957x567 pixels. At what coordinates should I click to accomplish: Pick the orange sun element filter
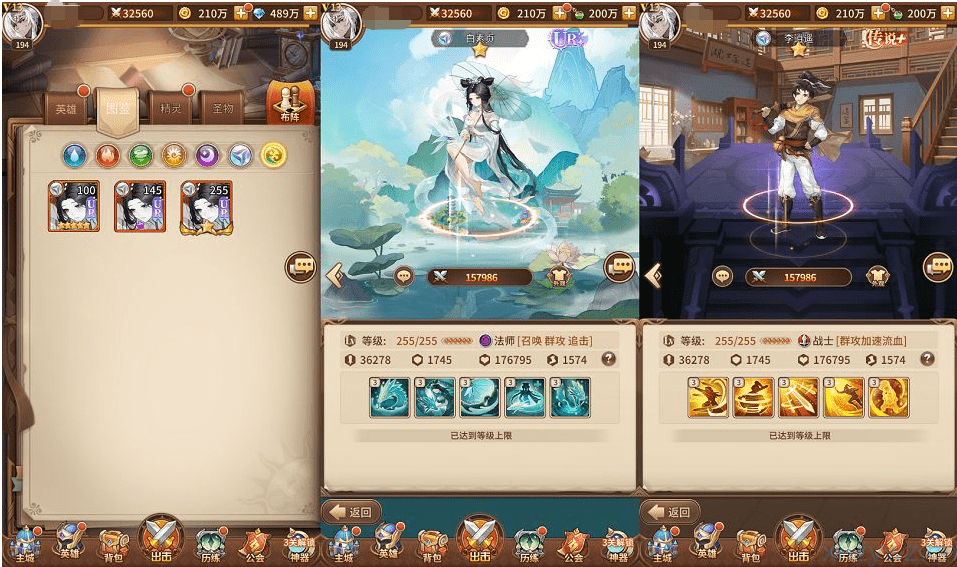[174, 154]
